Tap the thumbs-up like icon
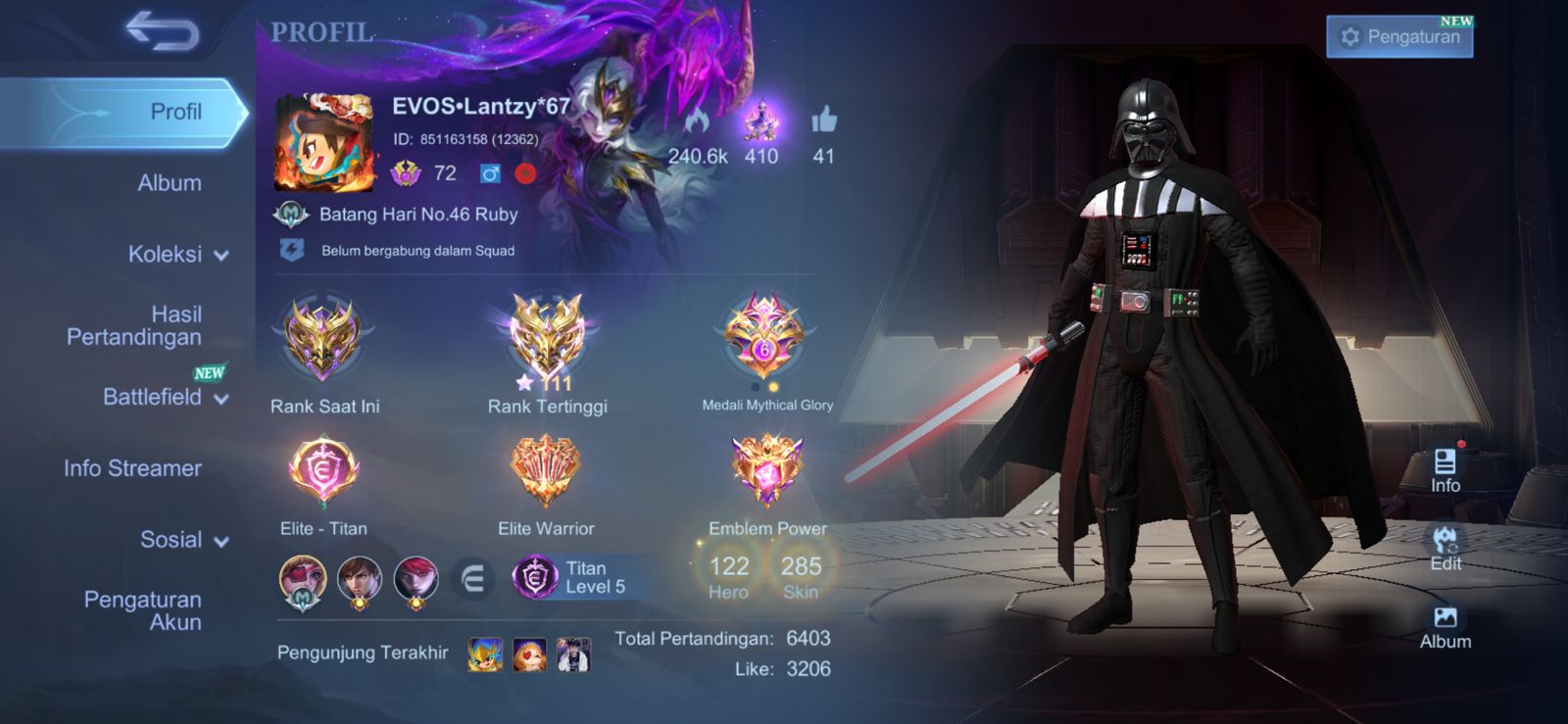This screenshot has width=1568, height=724. pyautogui.click(x=823, y=121)
